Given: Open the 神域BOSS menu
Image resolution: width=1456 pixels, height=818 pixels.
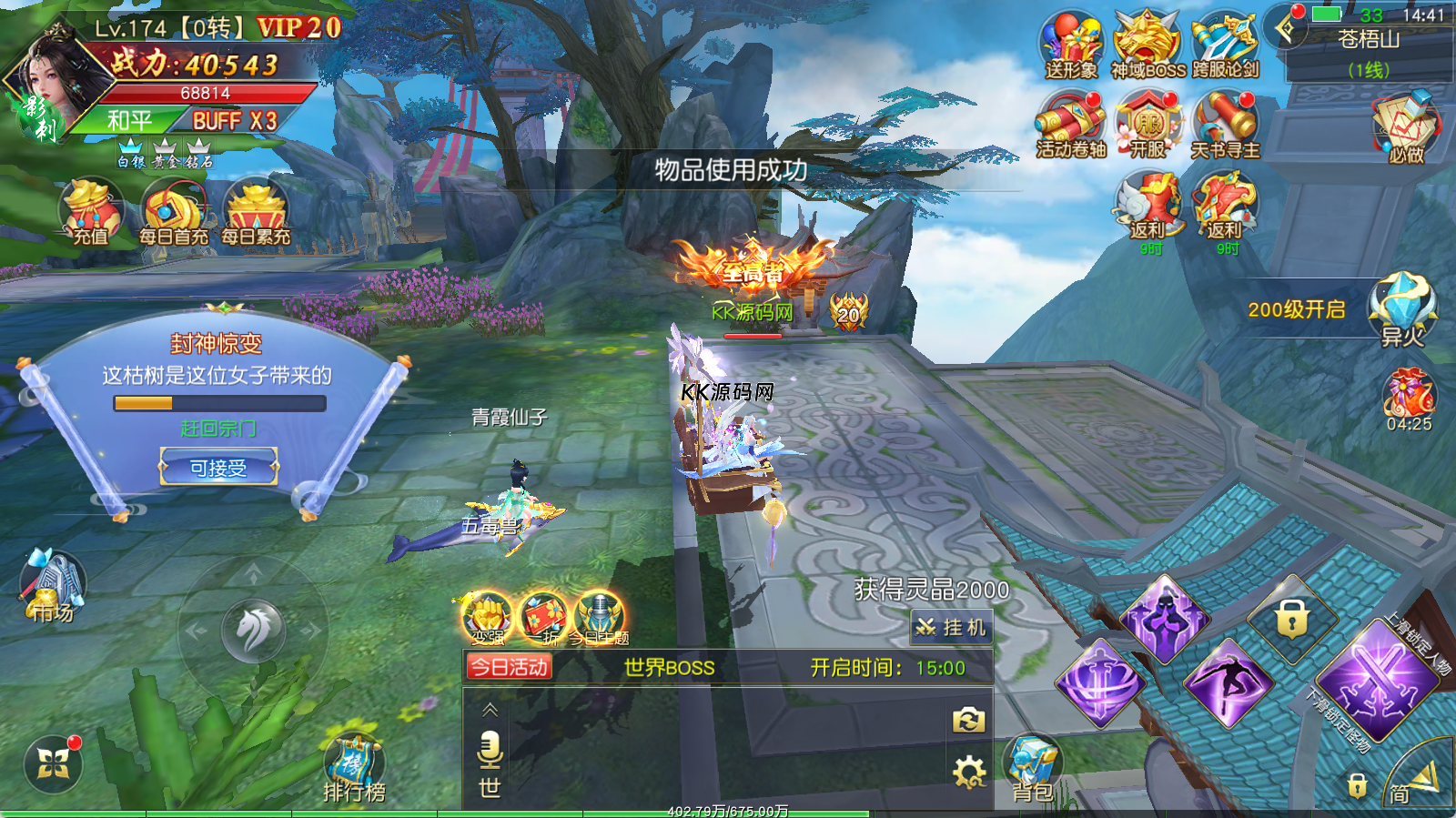Looking at the screenshot, I should 1148,45.
